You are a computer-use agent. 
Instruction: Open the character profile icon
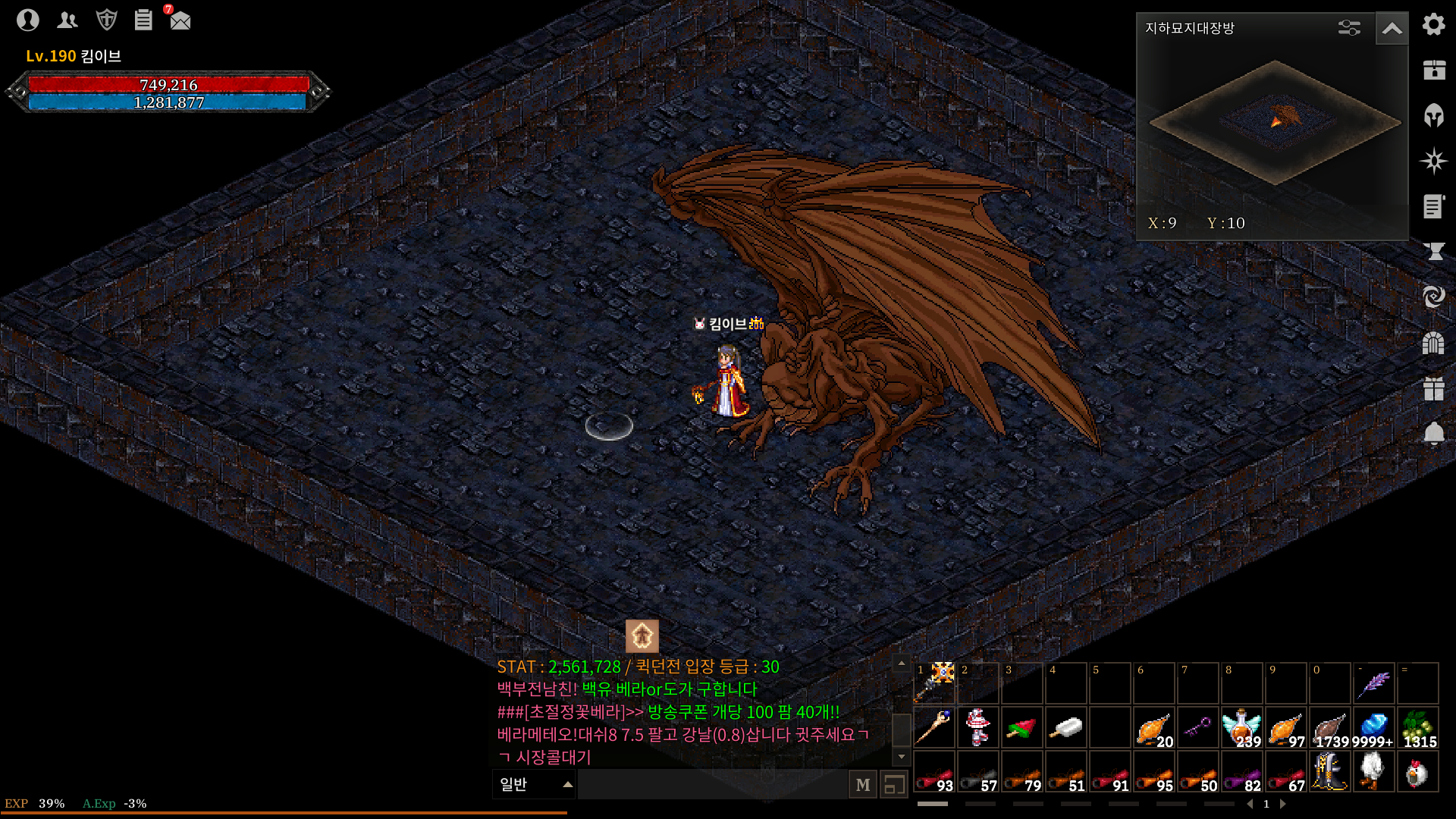28,20
